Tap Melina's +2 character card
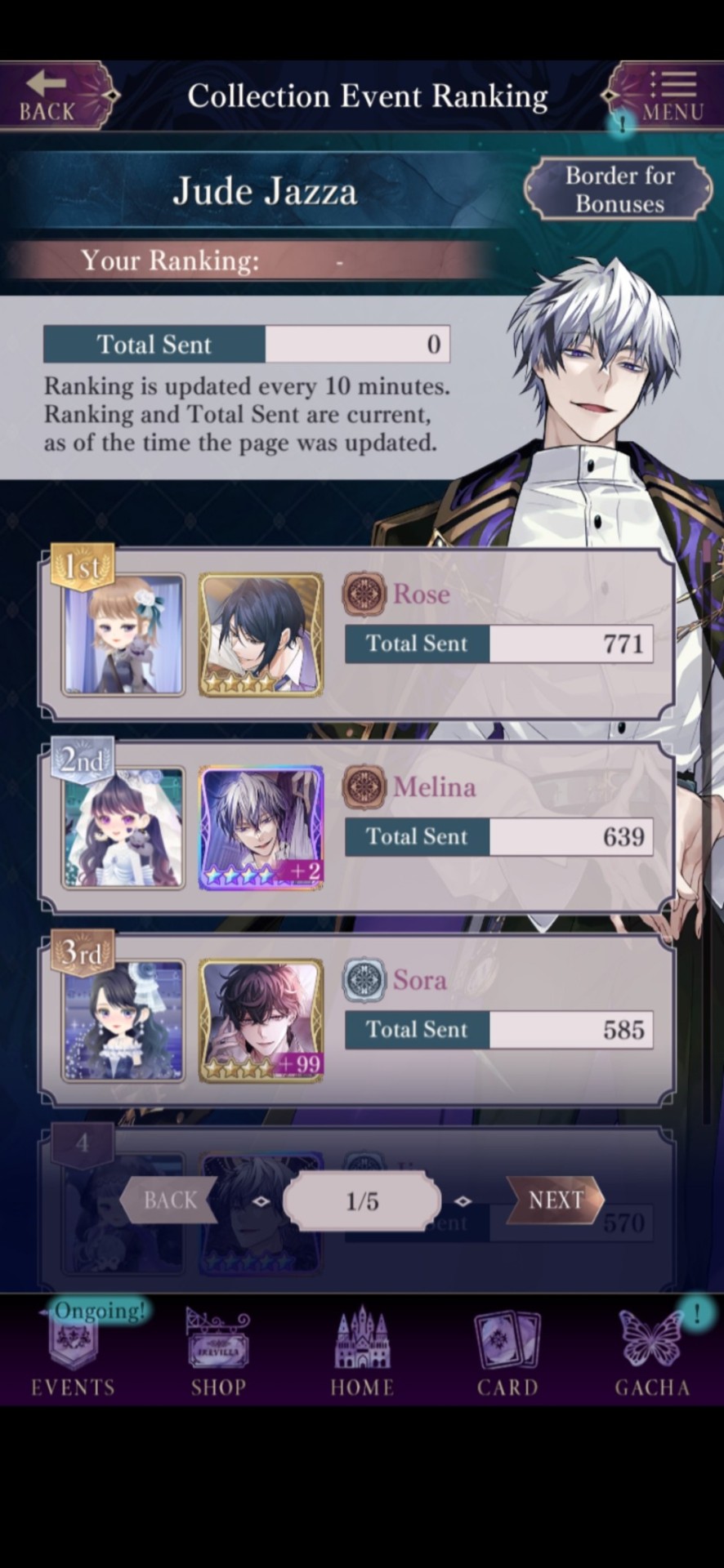Image resolution: width=724 pixels, height=1568 pixels. [x=261, y=828]
